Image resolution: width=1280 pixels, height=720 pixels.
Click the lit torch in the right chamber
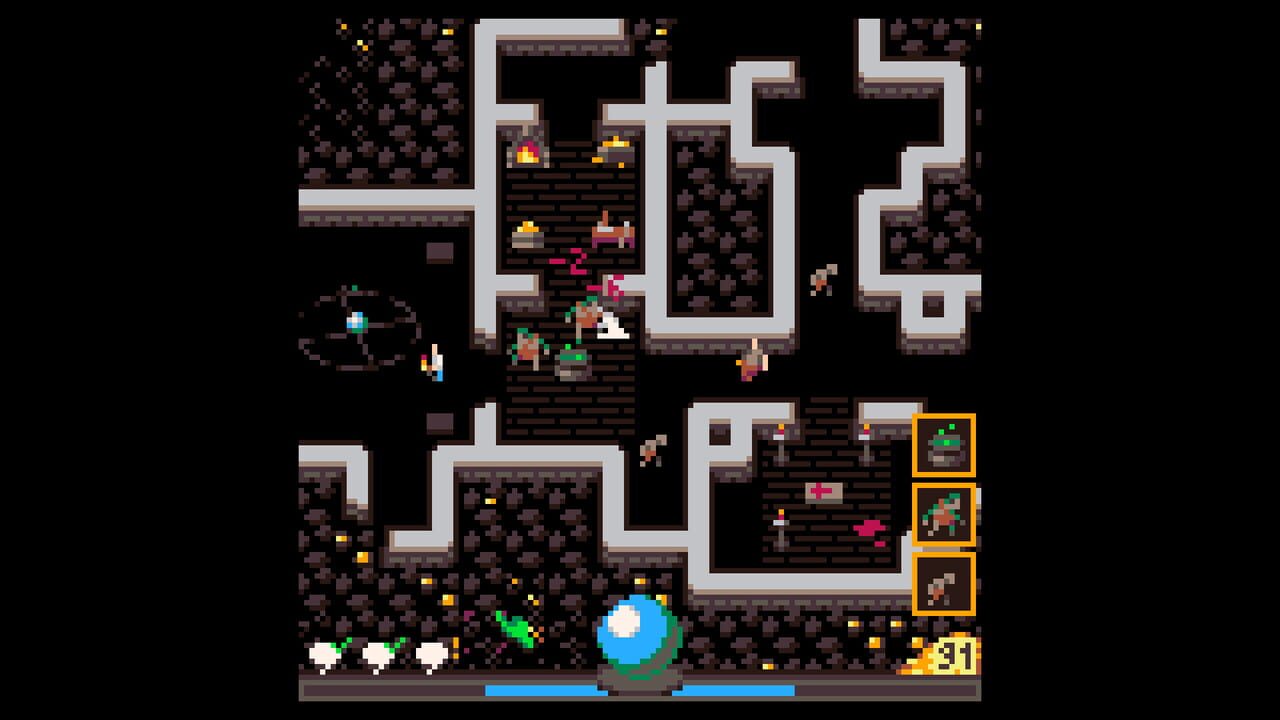pos(780,432)
